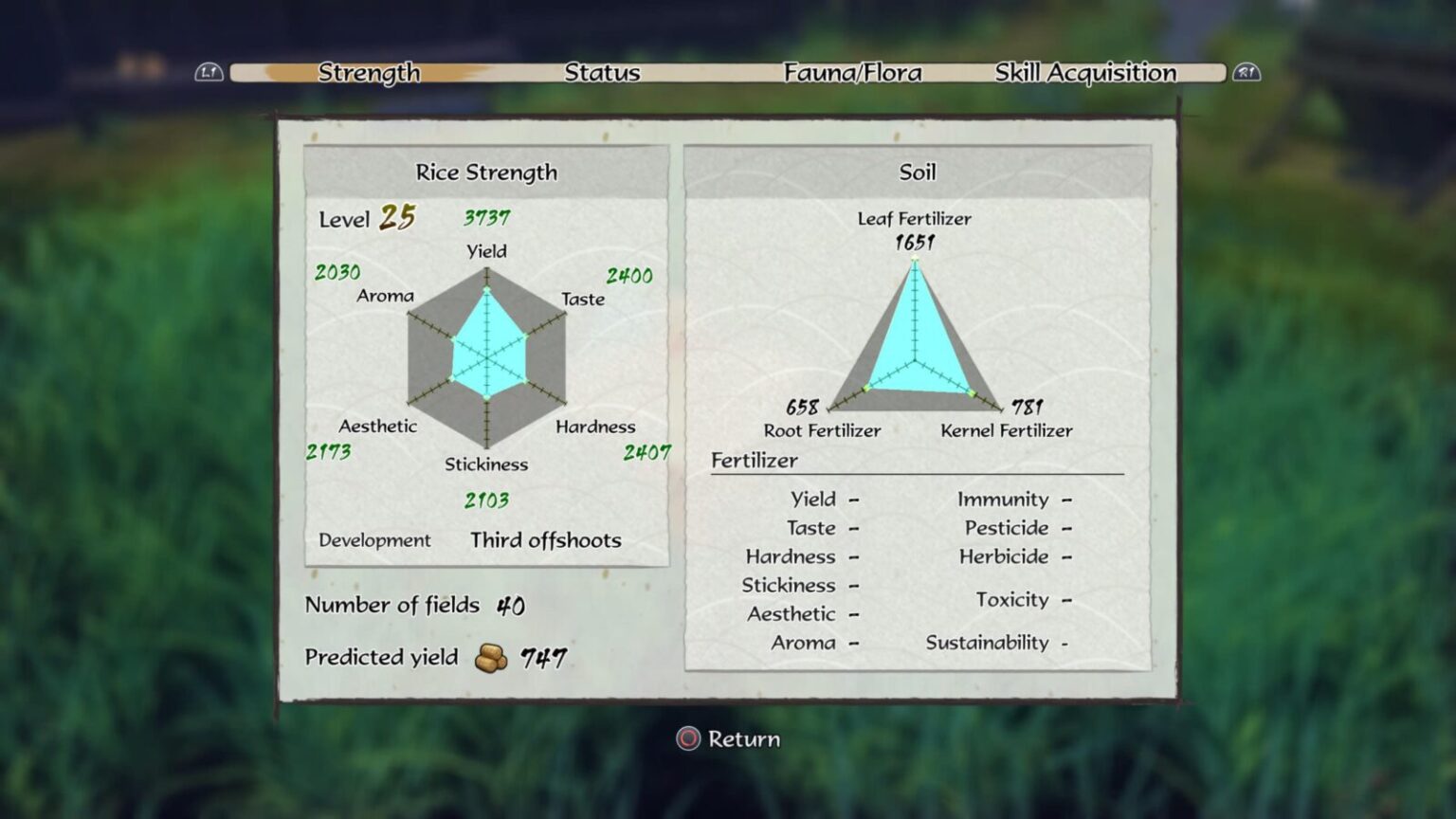Switch to the Skill Acquisition tab

click(1084, 72)
